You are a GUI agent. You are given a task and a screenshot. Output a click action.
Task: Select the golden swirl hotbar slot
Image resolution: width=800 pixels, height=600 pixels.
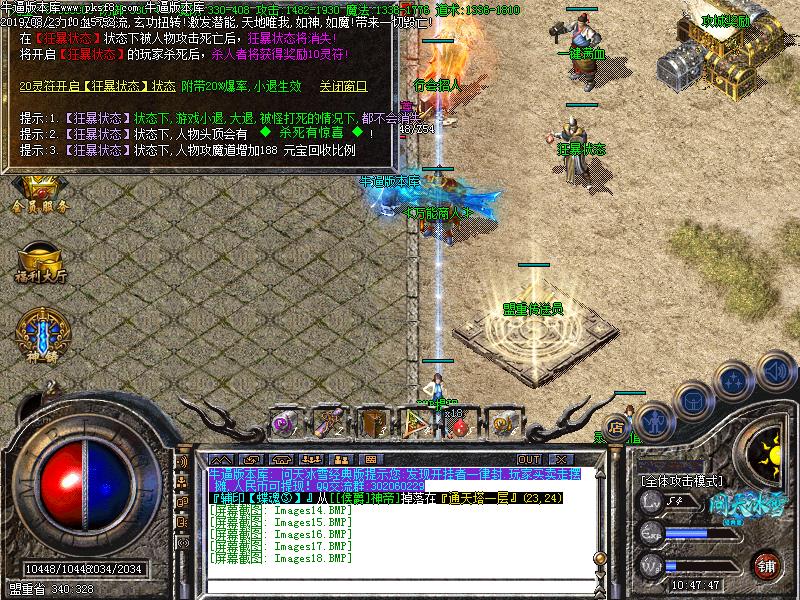pos(503,423)
